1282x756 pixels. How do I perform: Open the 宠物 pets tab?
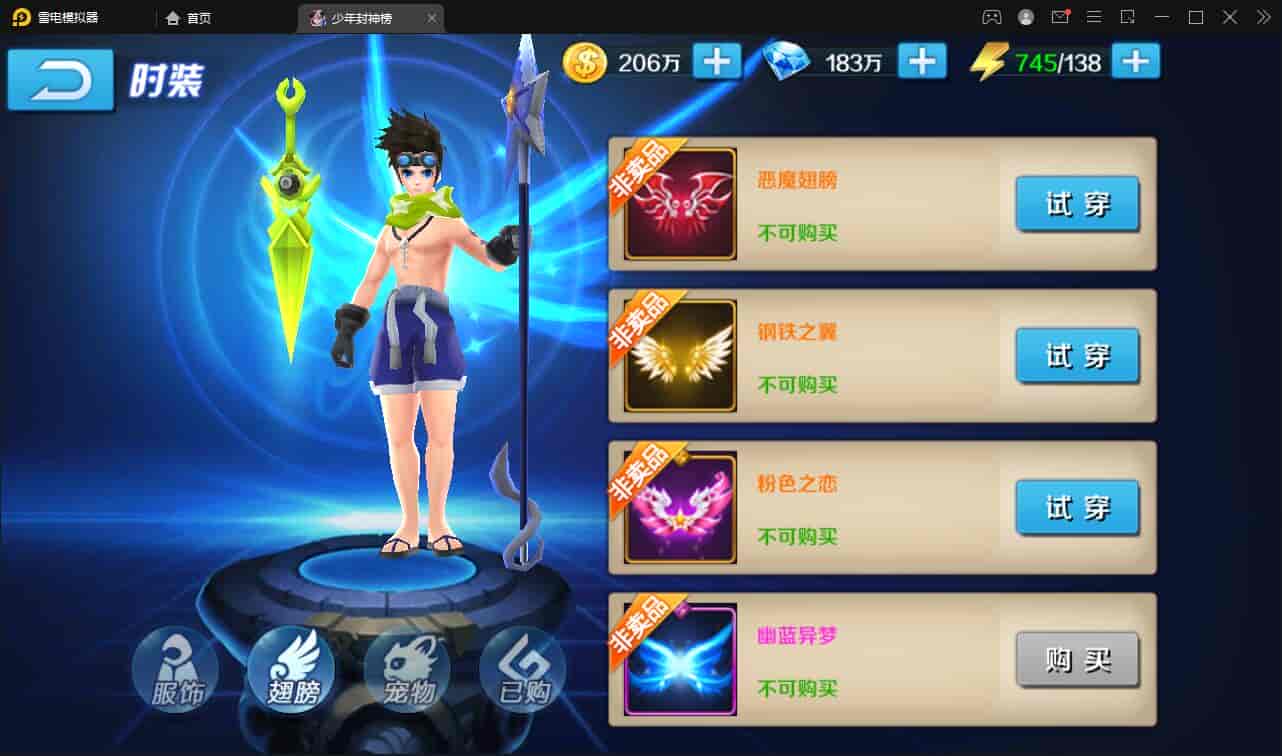tap(408, 668)
